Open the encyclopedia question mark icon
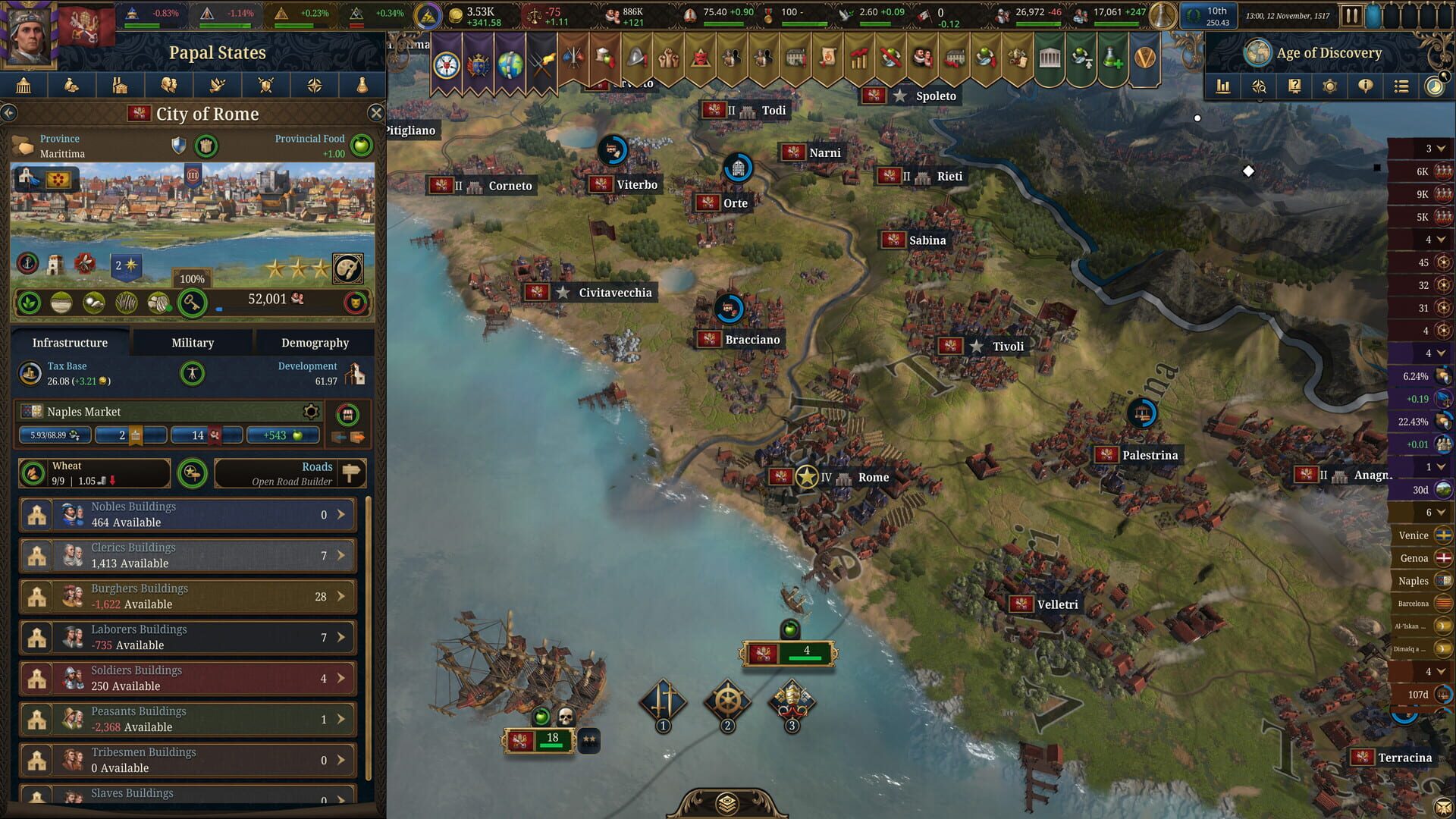The image size is (1456, 819). click(1294, 86)
